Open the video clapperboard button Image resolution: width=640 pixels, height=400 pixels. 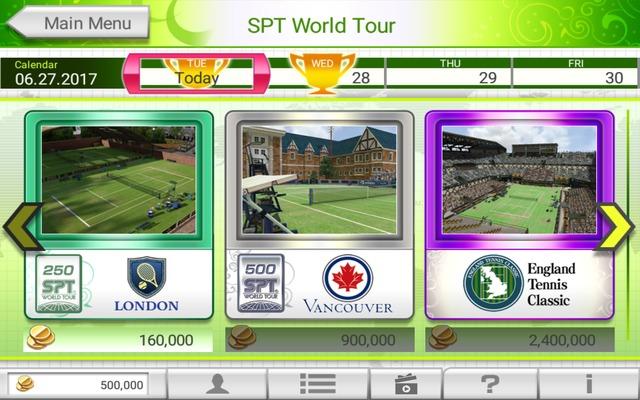tap(406, 384)
